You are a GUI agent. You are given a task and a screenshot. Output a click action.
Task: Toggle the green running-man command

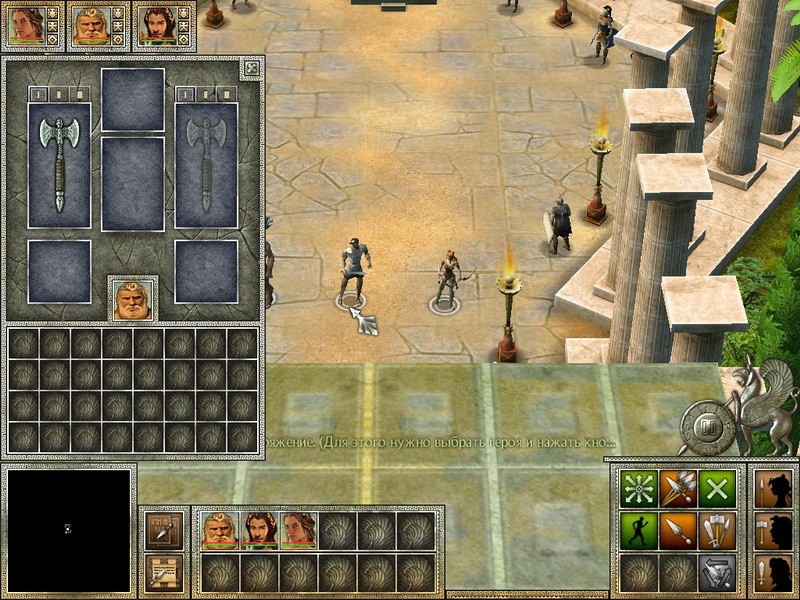637,529
